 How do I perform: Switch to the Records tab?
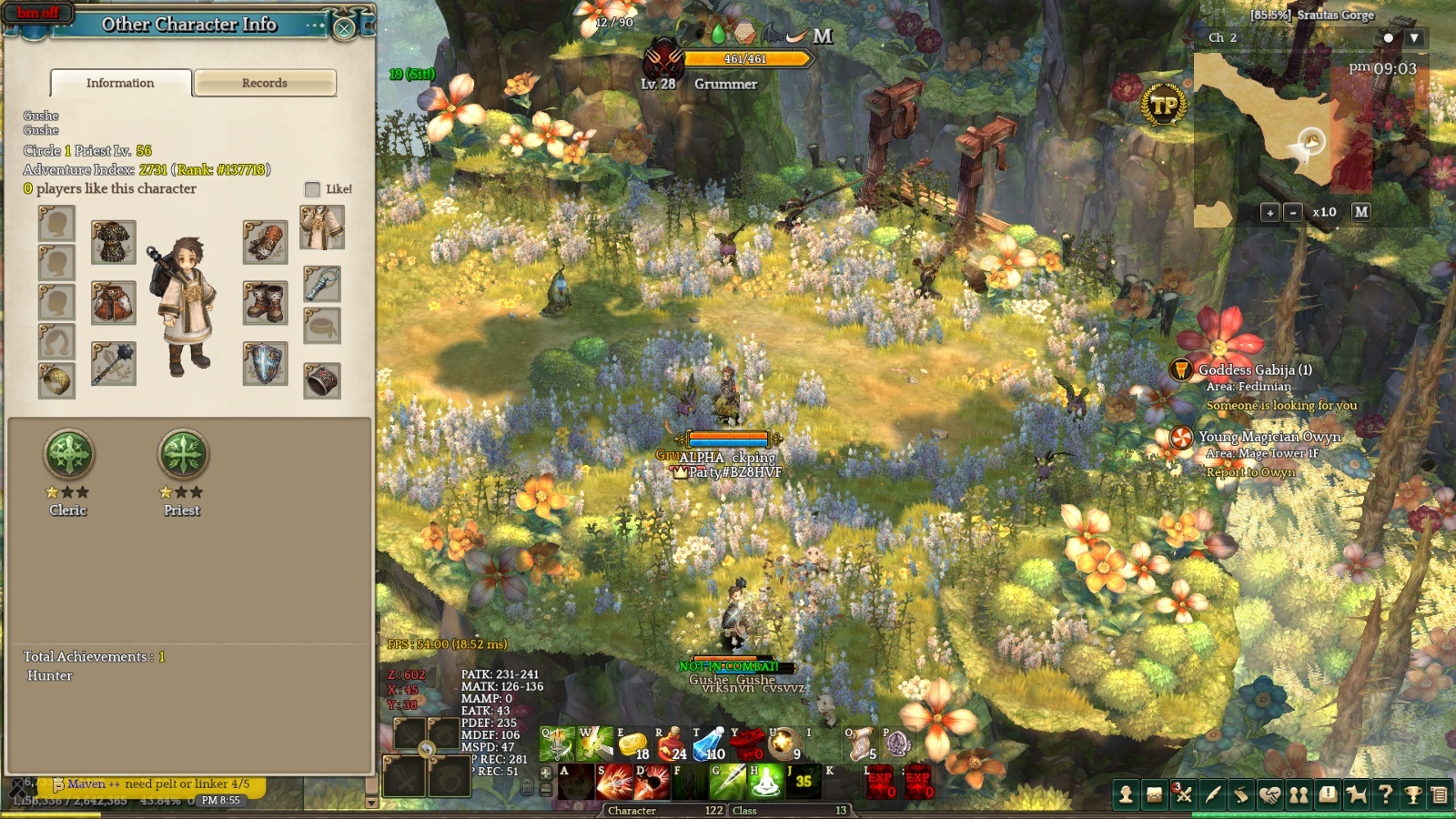coord(265,83)
